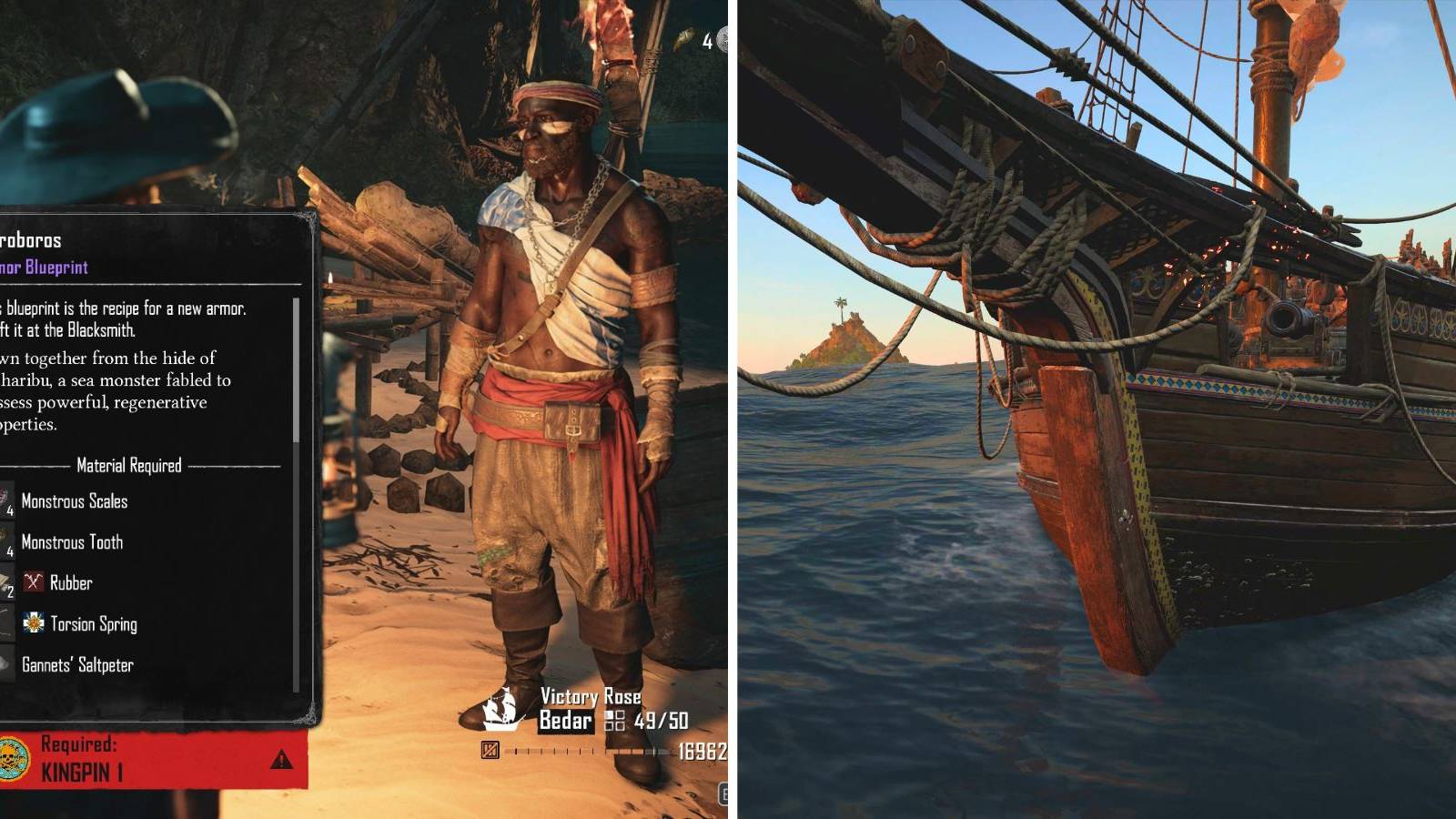
Task: Click the Material Required section header
Action: [x=127, y=466]
